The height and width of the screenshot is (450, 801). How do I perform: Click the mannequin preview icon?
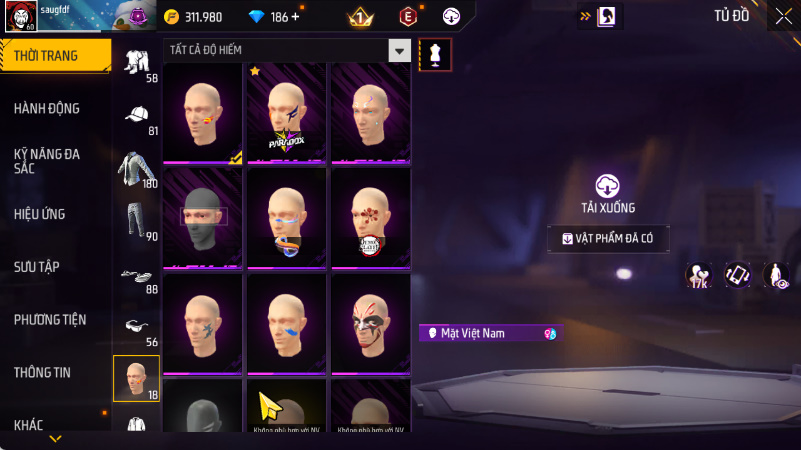click(435, 54)
